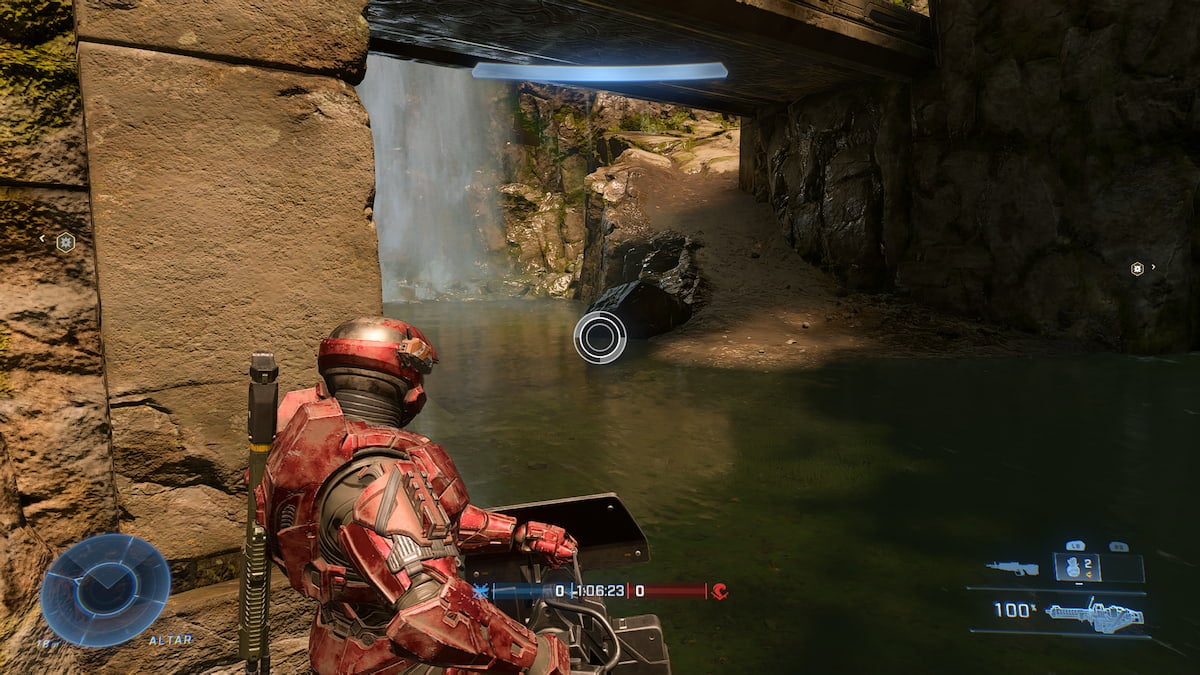
Task: Click the left-edge hexagon objective marker
Action: click(65, 241)
